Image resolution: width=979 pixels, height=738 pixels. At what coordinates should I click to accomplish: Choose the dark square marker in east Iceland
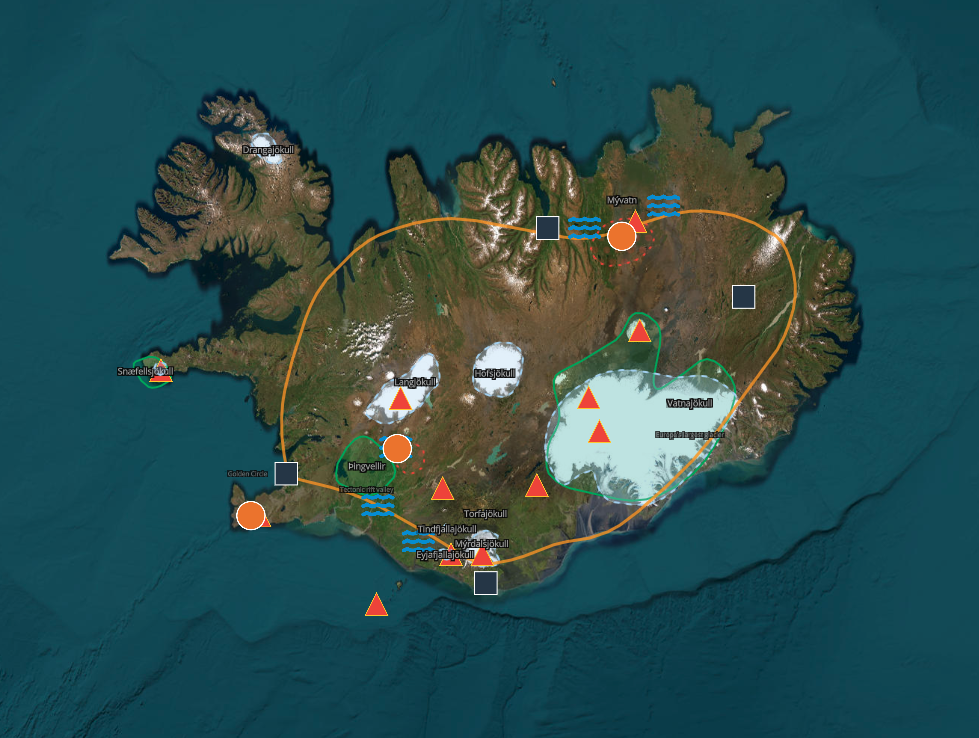coord(743,296)
